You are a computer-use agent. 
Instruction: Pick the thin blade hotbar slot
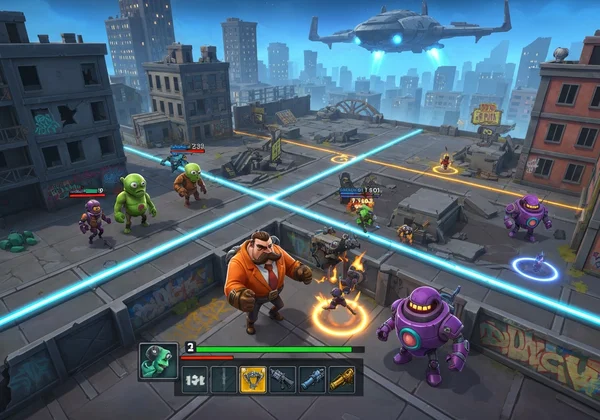point(224,380)
